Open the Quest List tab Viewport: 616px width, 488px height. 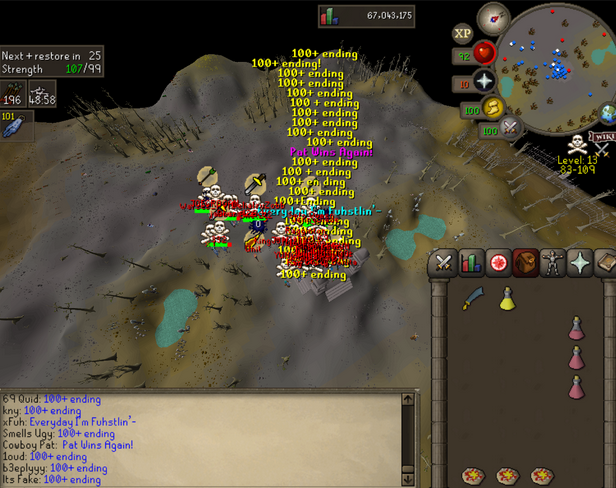click(498, 262)
